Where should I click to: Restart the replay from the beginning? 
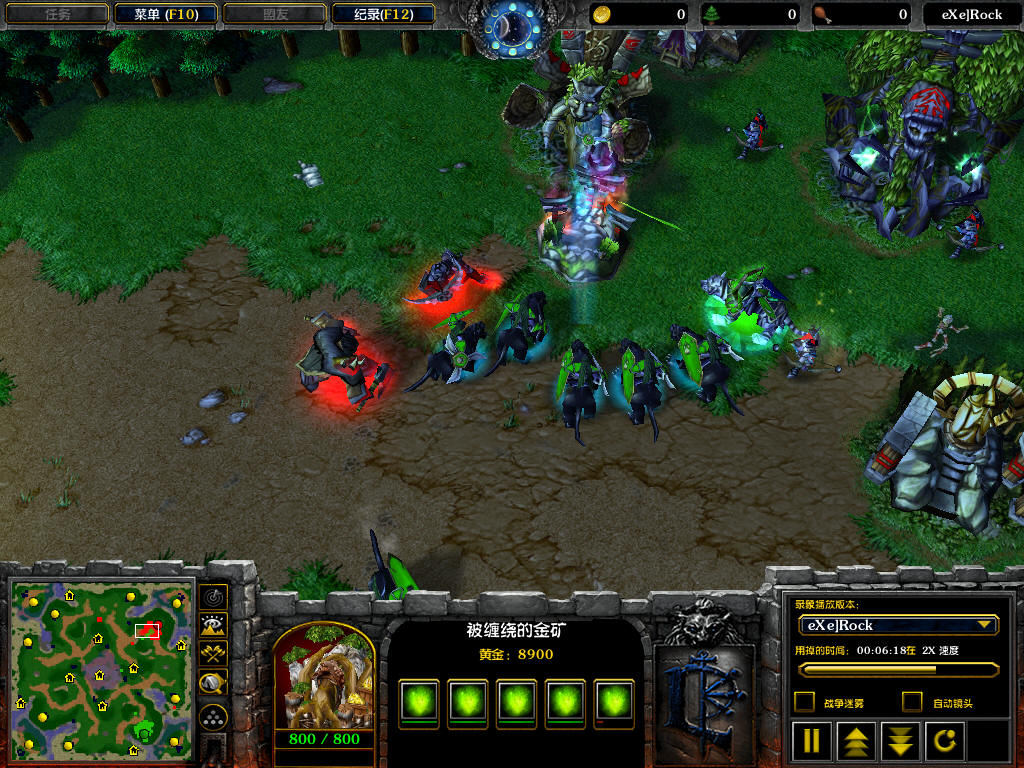pyautogui.click(x=945, y=741)
